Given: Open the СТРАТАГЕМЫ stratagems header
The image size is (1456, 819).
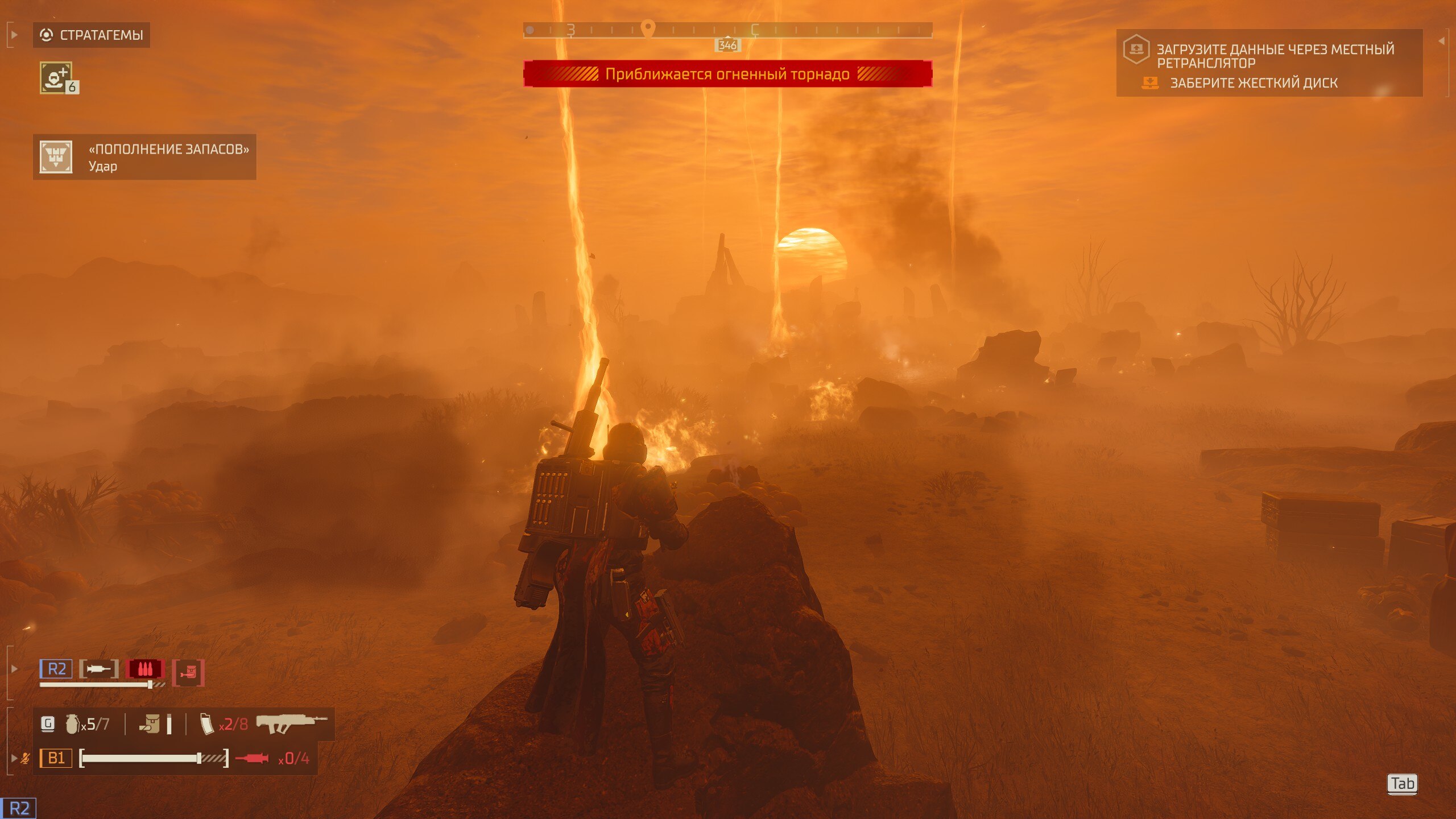Looking at the screenshot, I should (92, 35).
